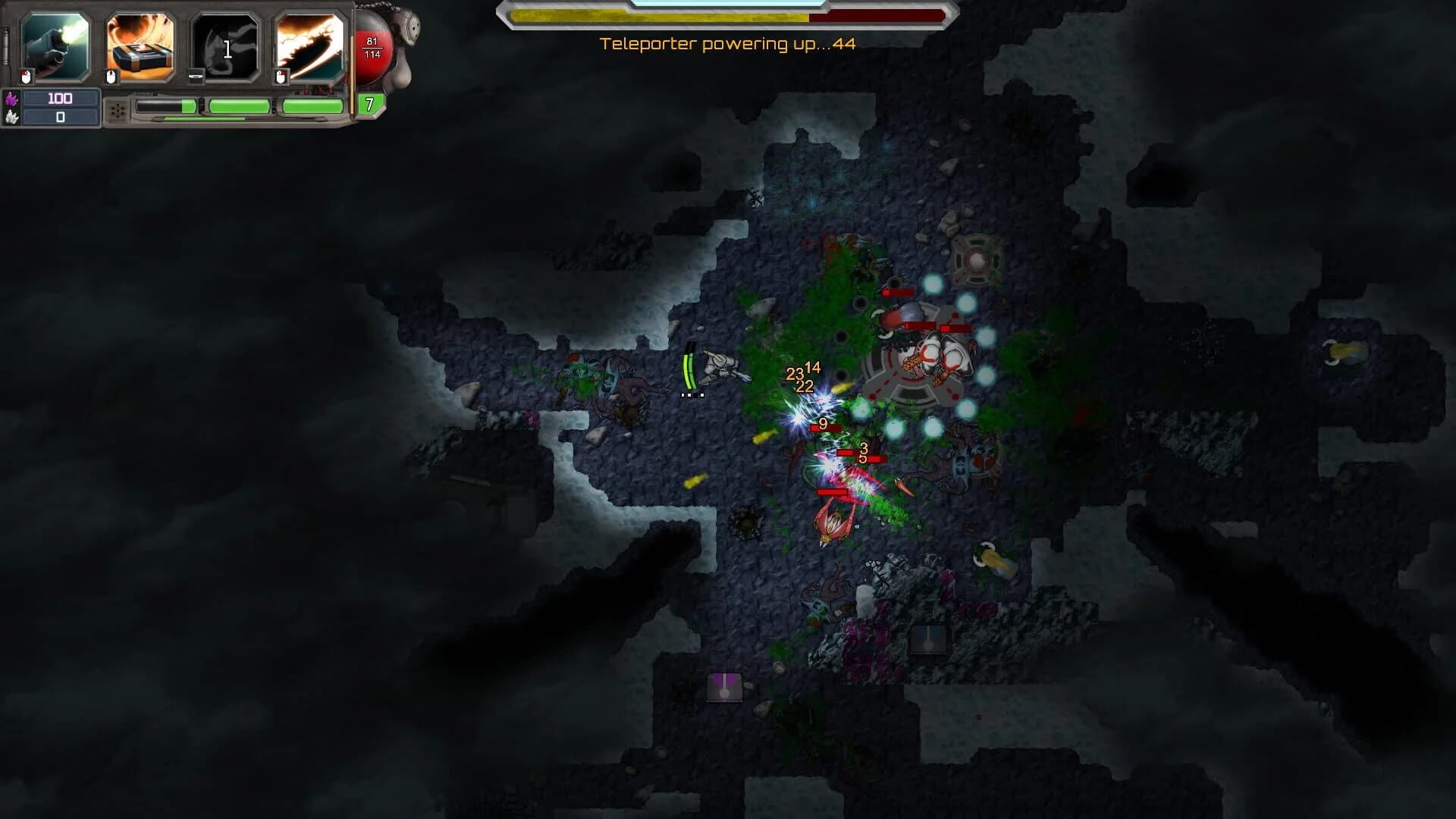1456x819 pixels.
Task: Click the middle mouse indicator under third slot
Action: (196, 75)
